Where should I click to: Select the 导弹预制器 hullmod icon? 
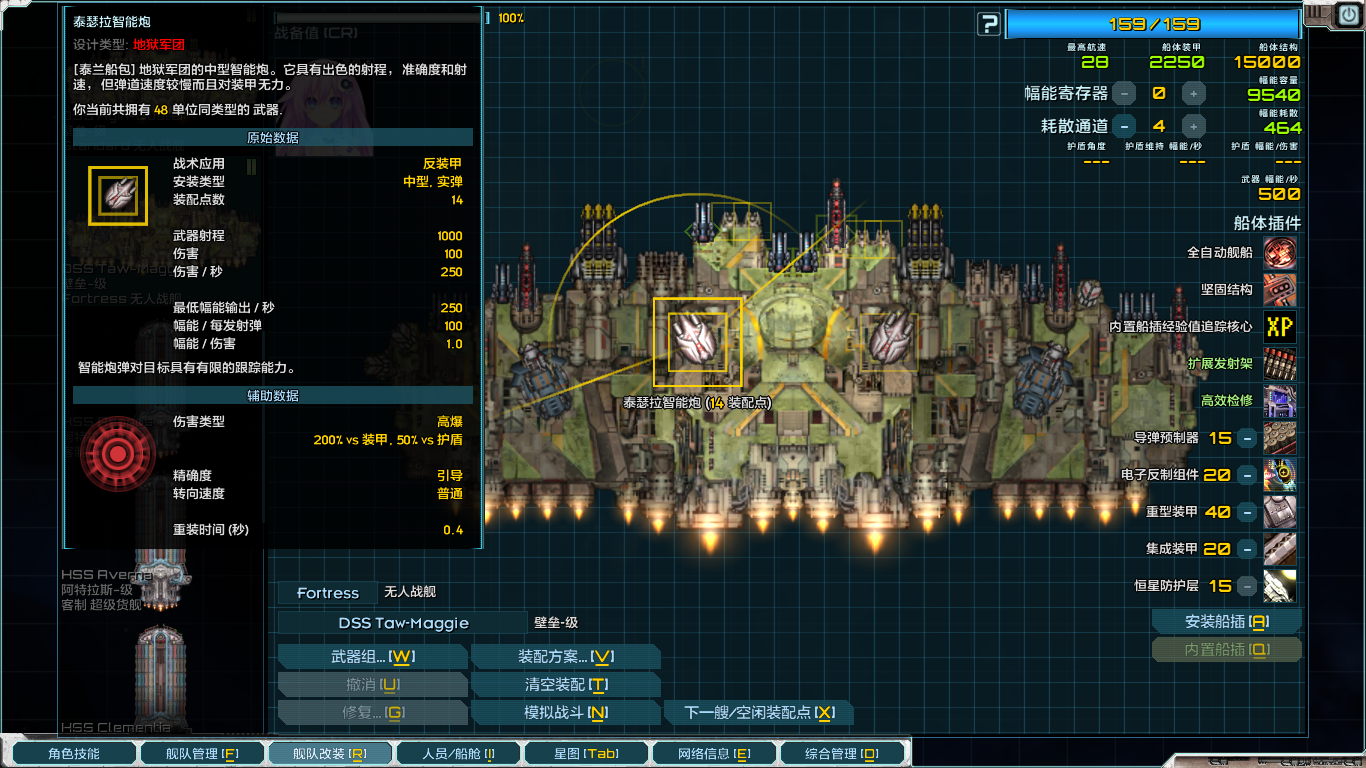click(x=1280, y=437)
